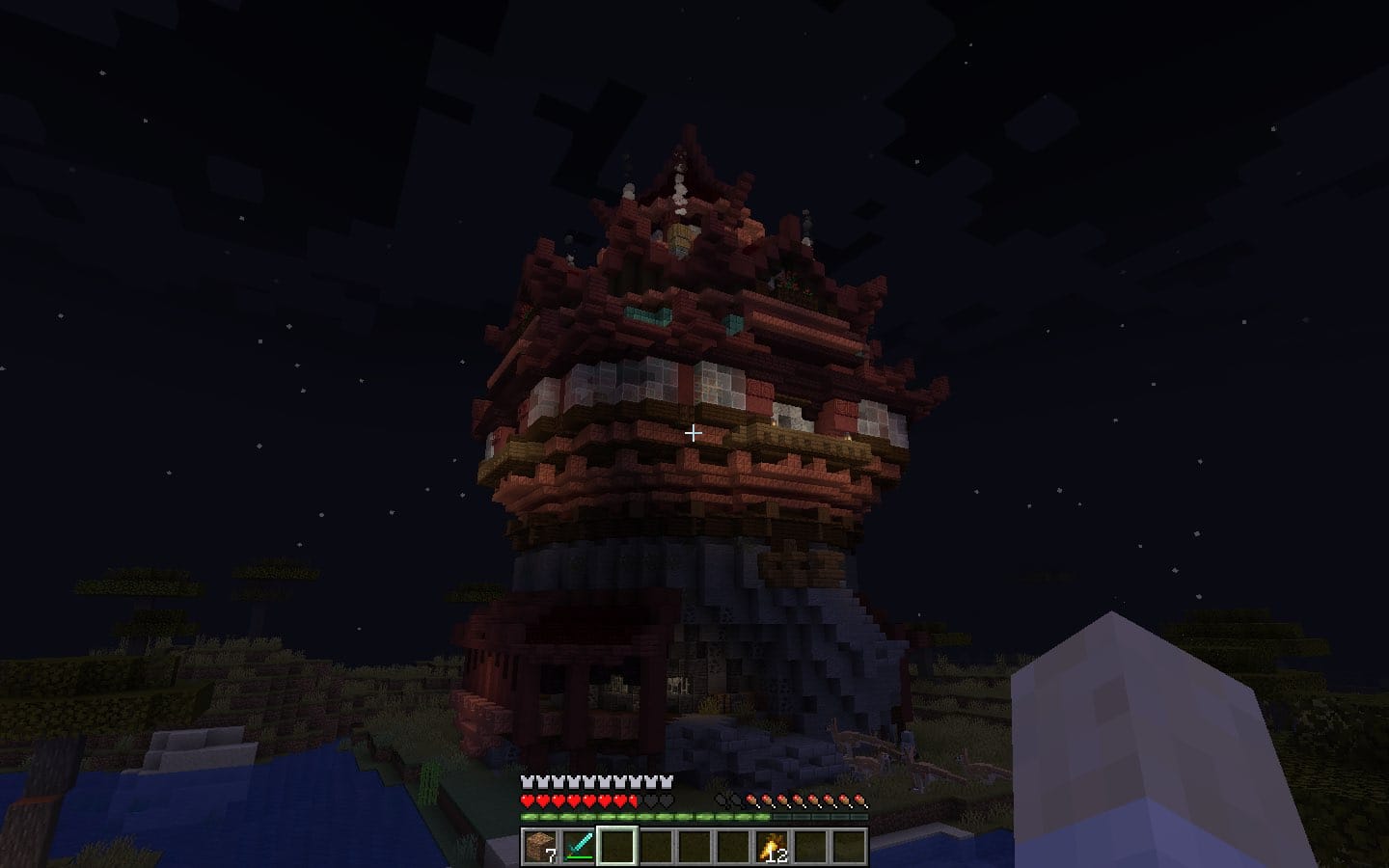The height and width of the screenshot is (868, 1389).
Task: Select the enchanted diamond sword
Action: click(x=580, y=842)
